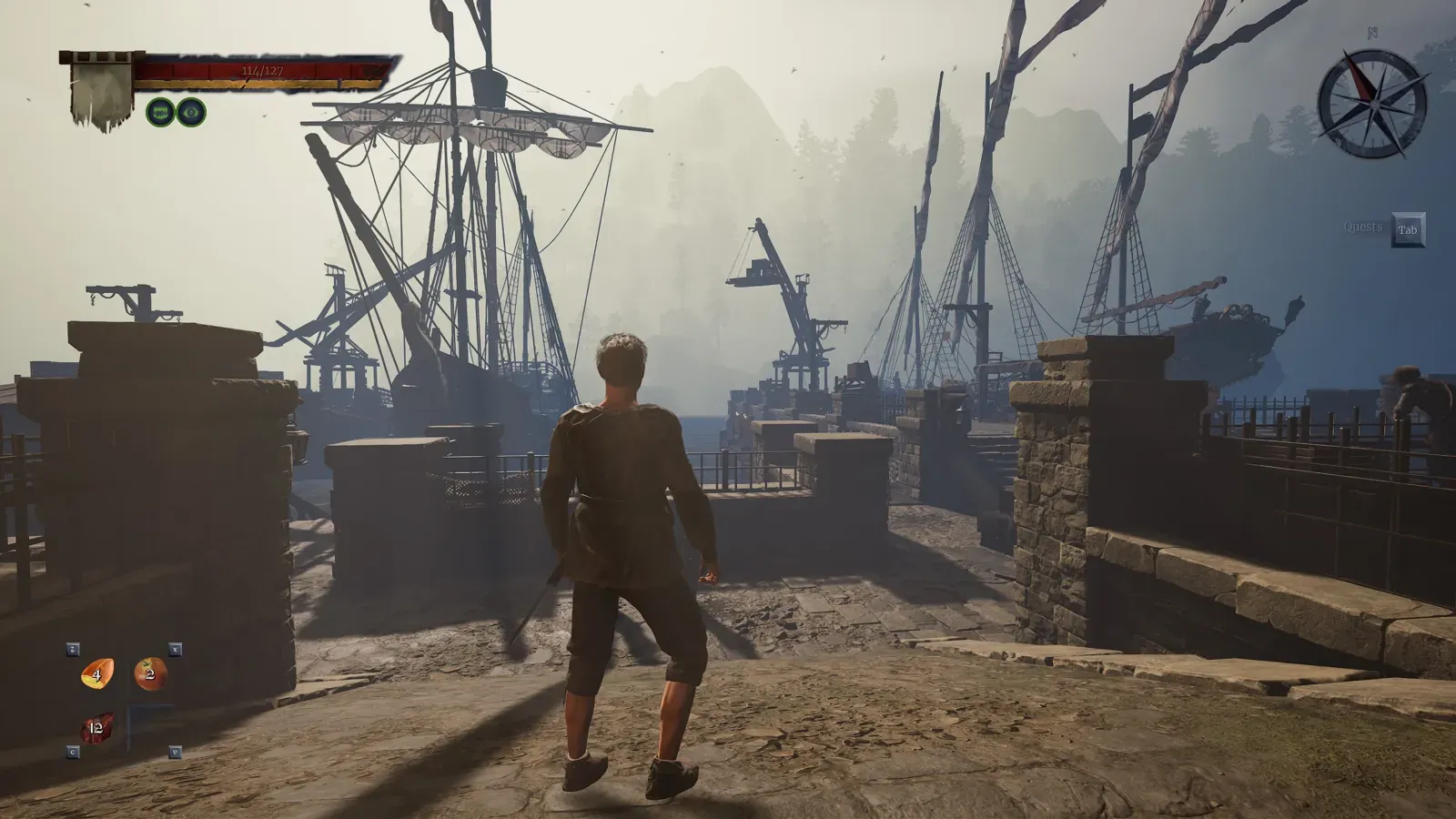Use the apple quick slot item
The height and width of the screenshot is (819, 1456).
coord(150,674)
